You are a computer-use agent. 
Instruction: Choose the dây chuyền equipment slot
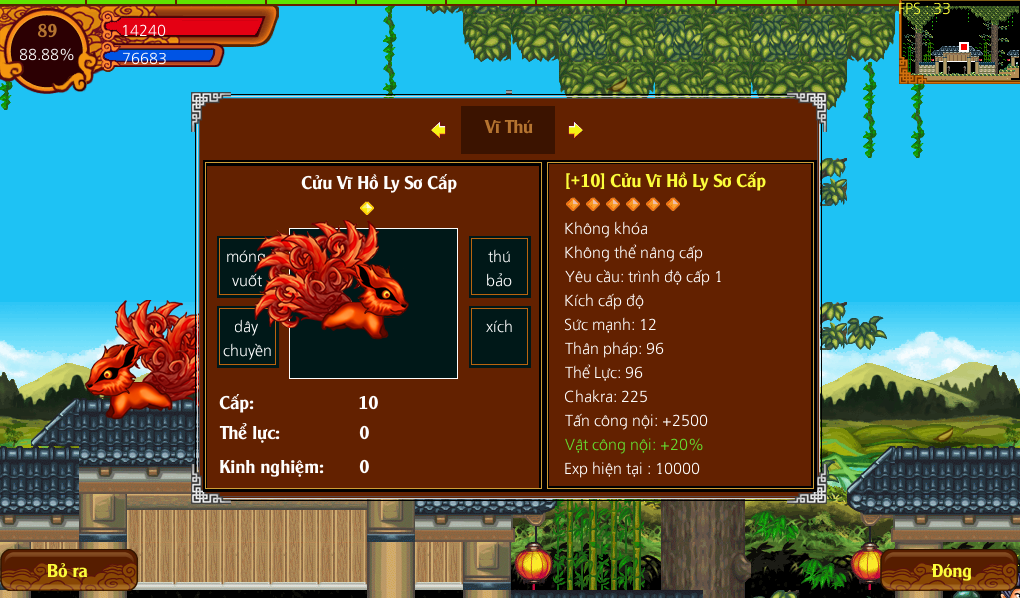coord(247,338)
